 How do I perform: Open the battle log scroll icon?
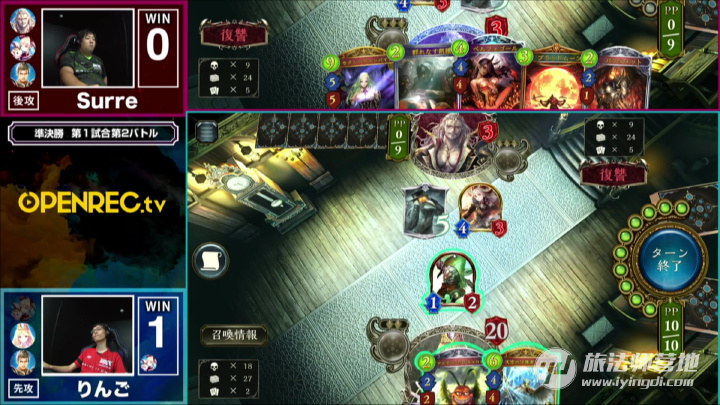click(210, 260)
